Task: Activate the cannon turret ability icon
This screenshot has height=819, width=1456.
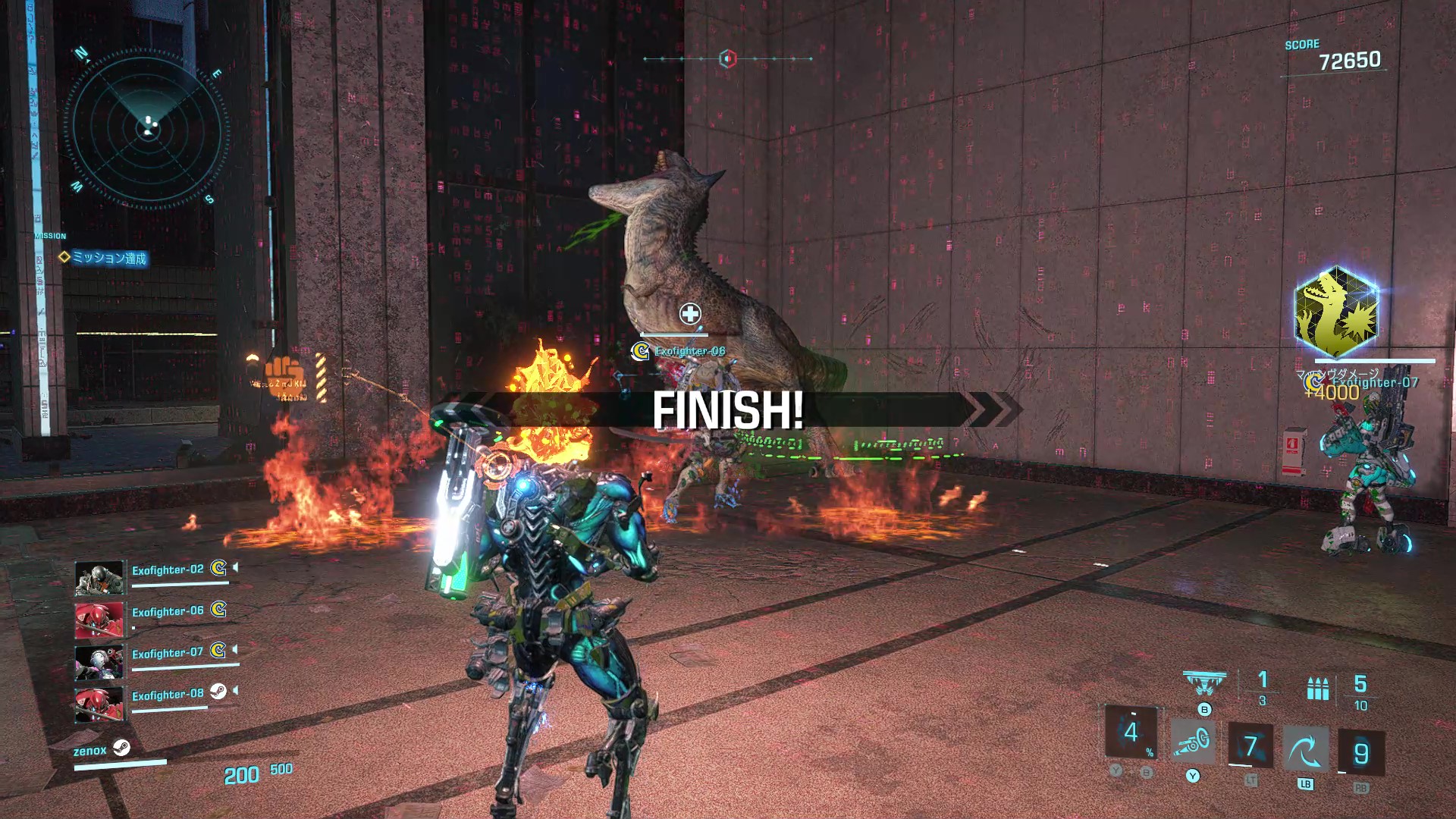Action: (1192, 742)
